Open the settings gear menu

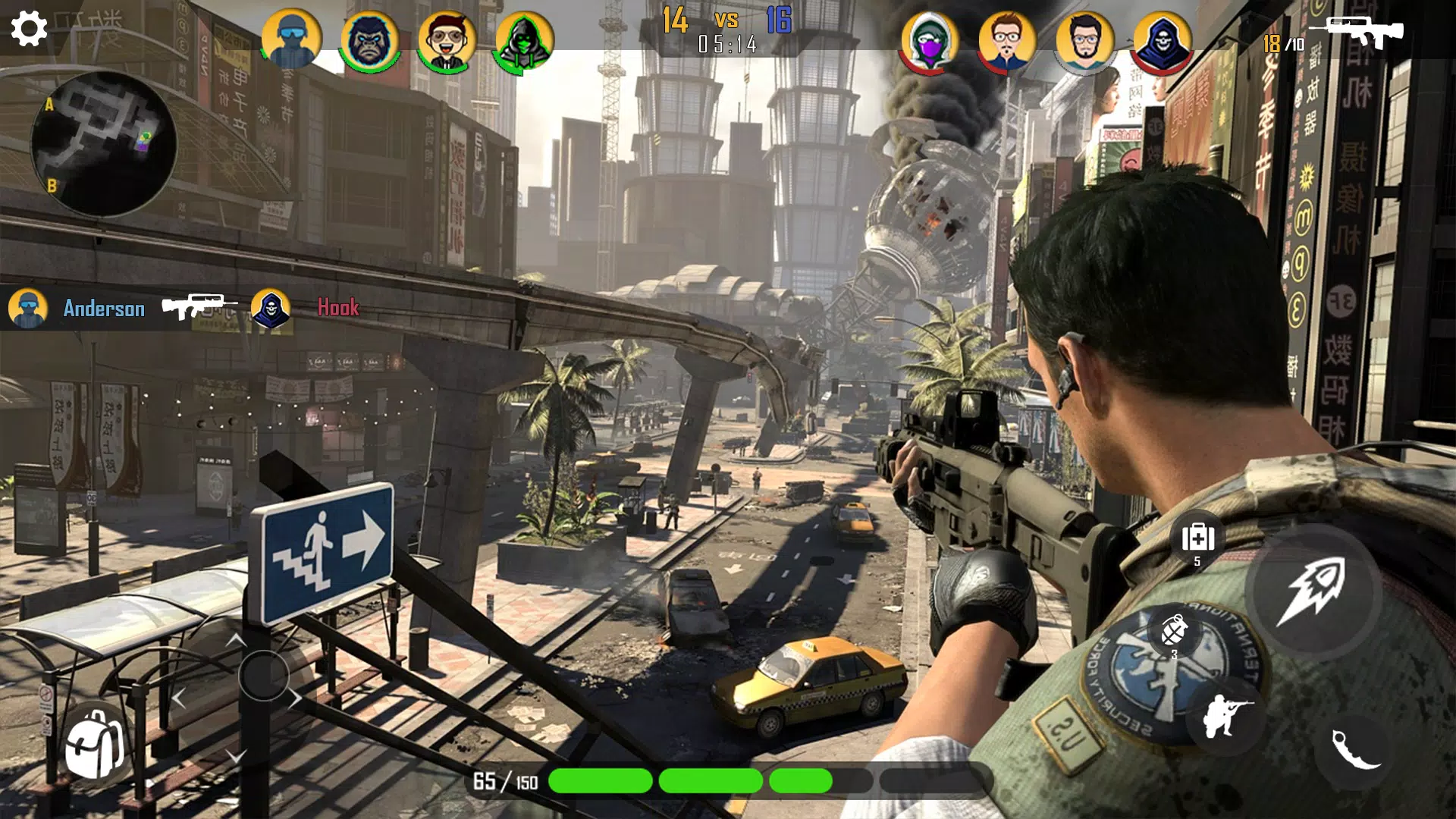[x=30, y=29]
